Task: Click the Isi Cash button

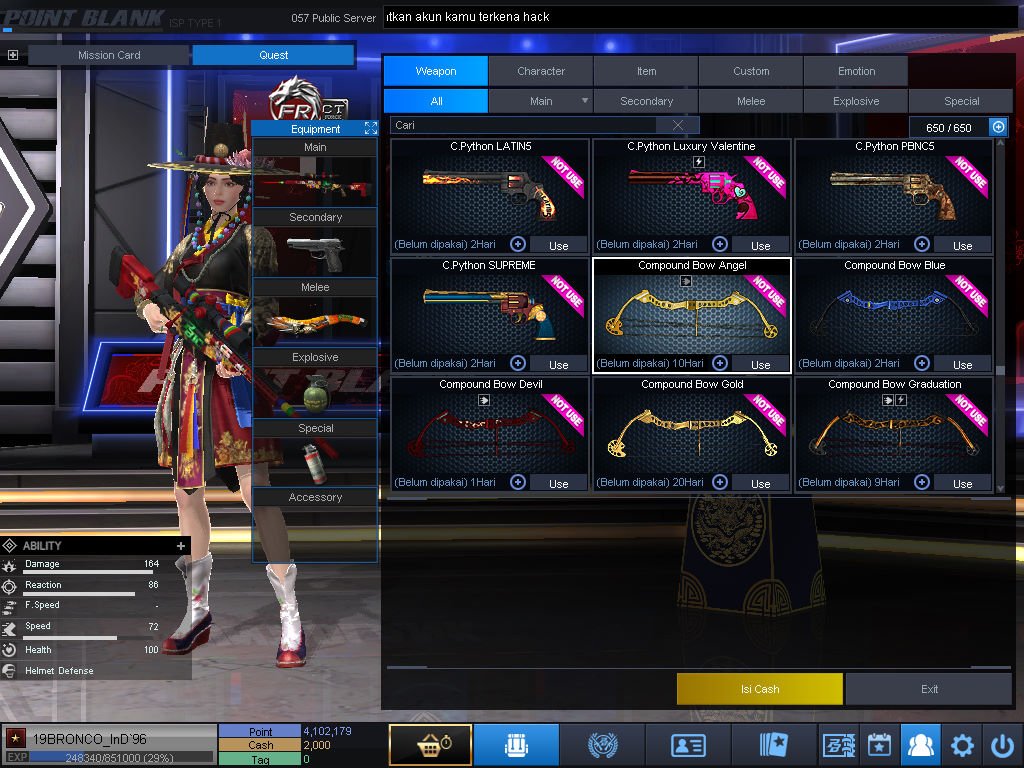Action: click(x=760, y=689)
